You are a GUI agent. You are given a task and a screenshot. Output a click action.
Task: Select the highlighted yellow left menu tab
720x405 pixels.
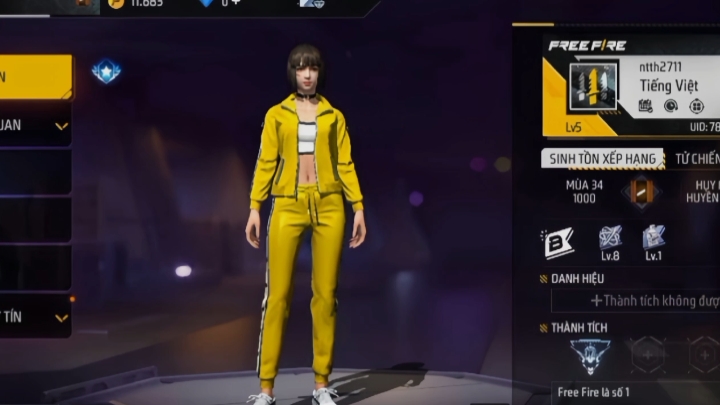click(x=35, y=77)
